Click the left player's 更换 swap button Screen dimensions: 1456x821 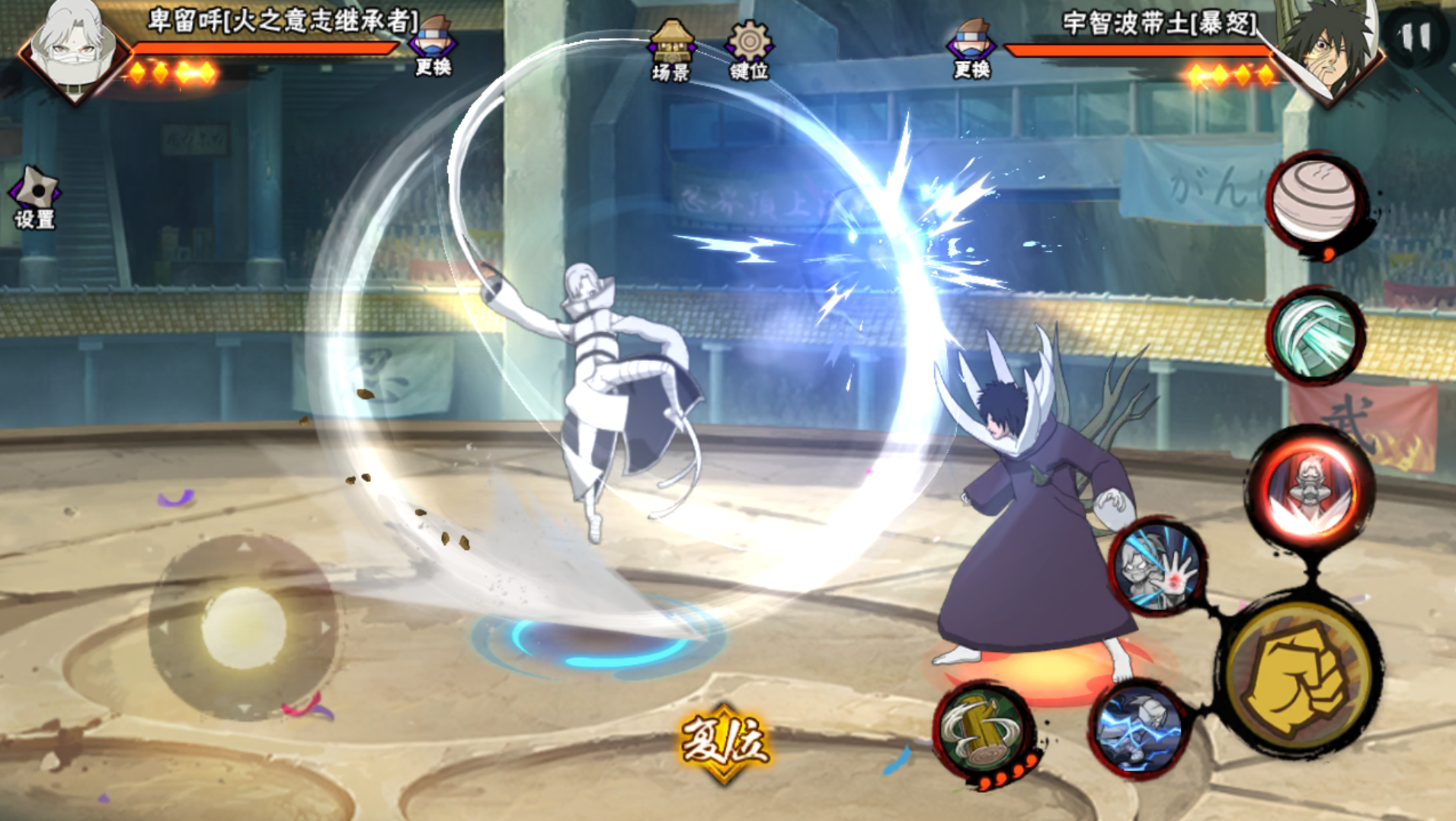pos(434,47)
